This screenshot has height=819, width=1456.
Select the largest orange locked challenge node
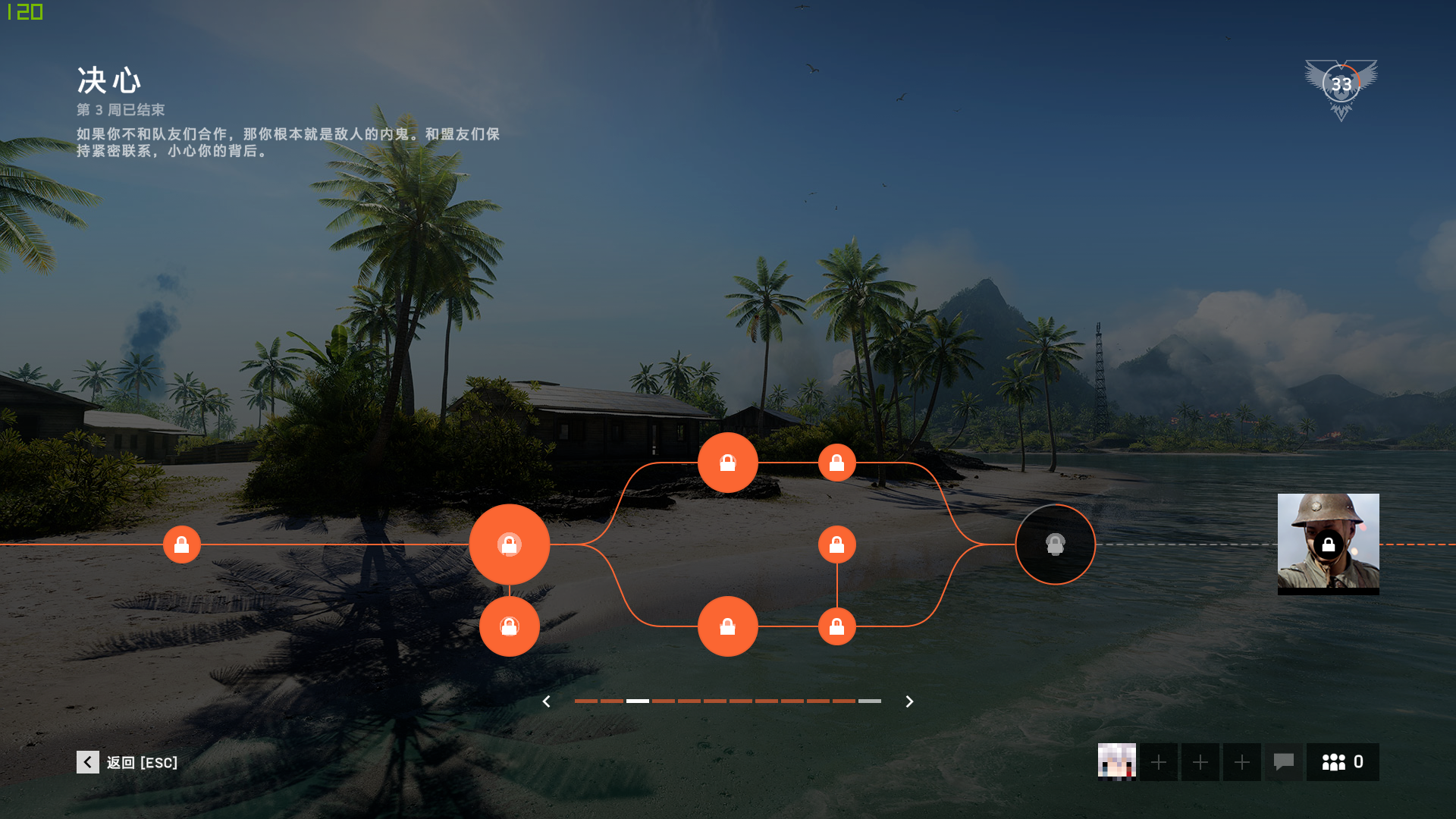[x=510, y=544]
